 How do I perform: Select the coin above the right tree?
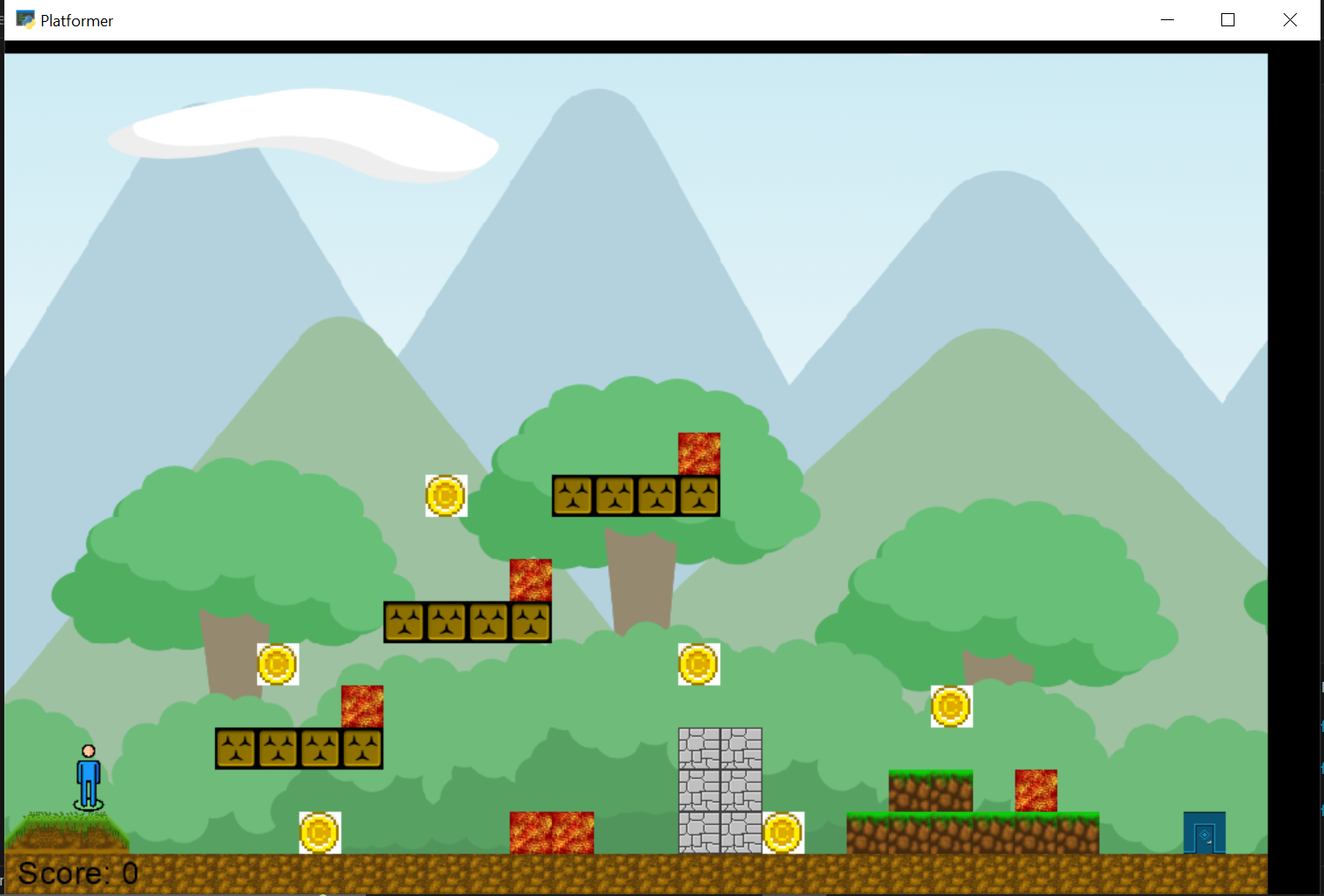[x=951, y=706]
